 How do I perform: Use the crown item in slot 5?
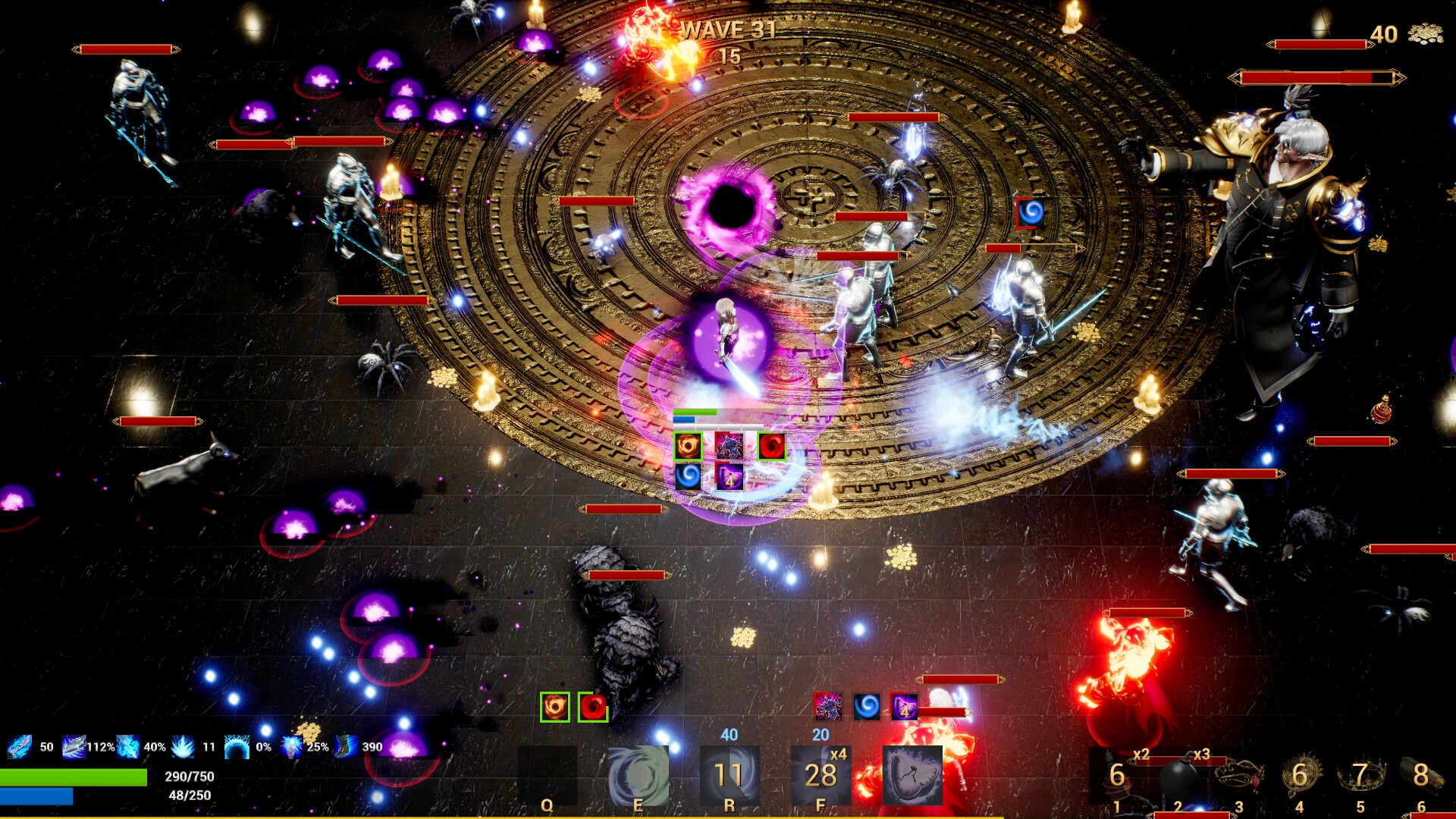coord(1360,777)
